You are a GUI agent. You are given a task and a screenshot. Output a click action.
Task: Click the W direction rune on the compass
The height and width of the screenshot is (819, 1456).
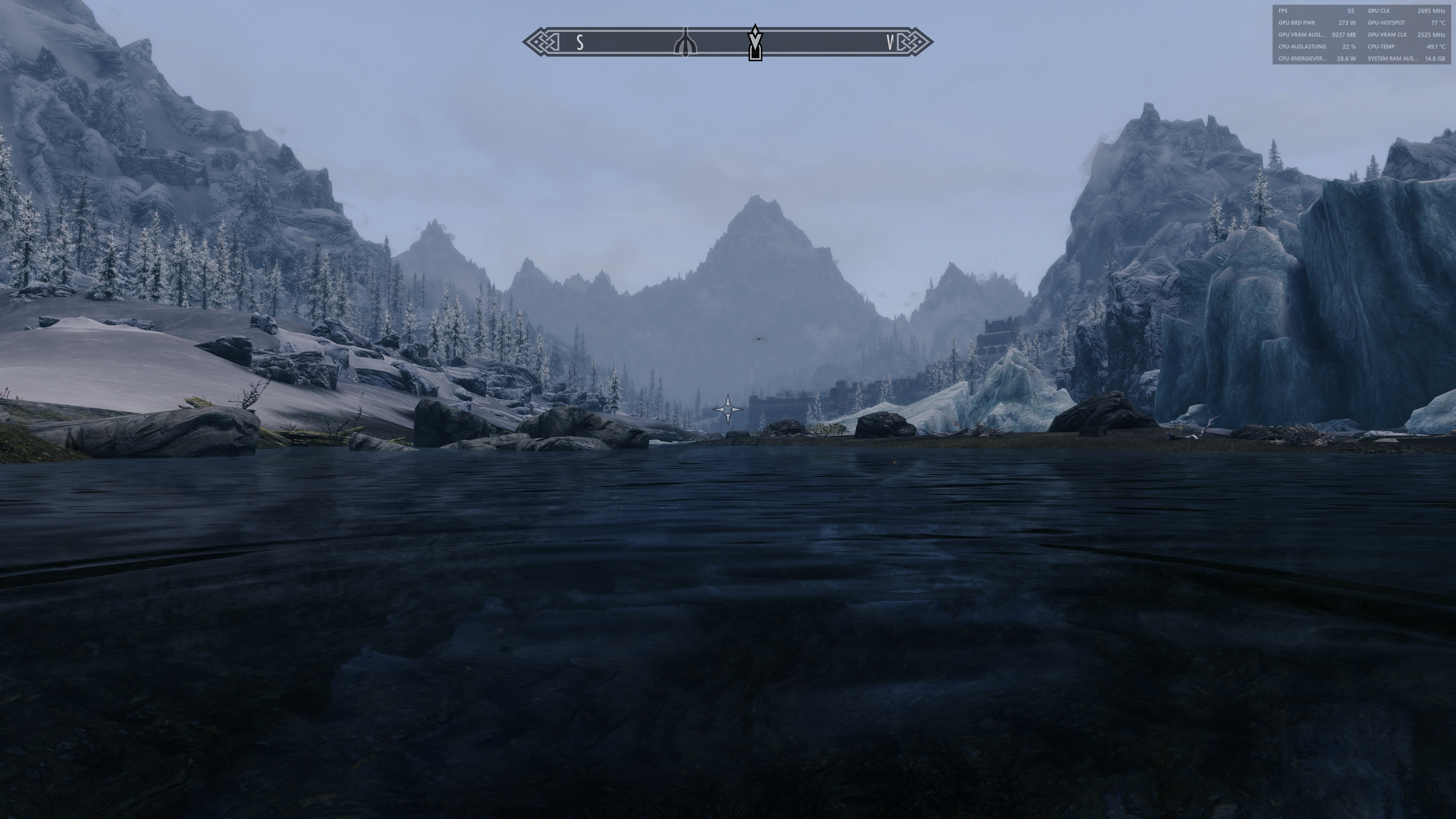(890, 41)
